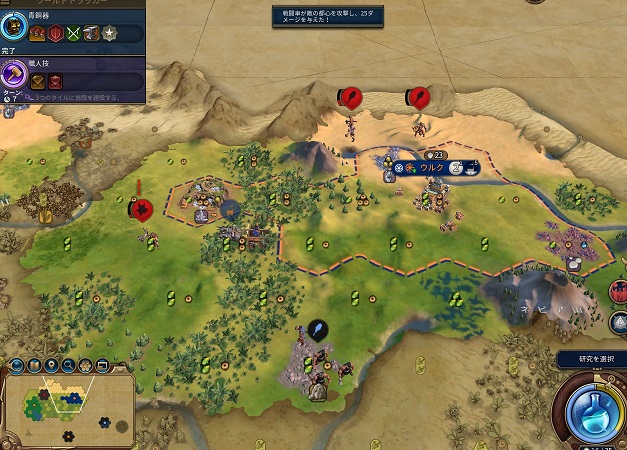Select the Uruk city banner
The height and width of the screenshot is (450, 627).
point(431,168)
